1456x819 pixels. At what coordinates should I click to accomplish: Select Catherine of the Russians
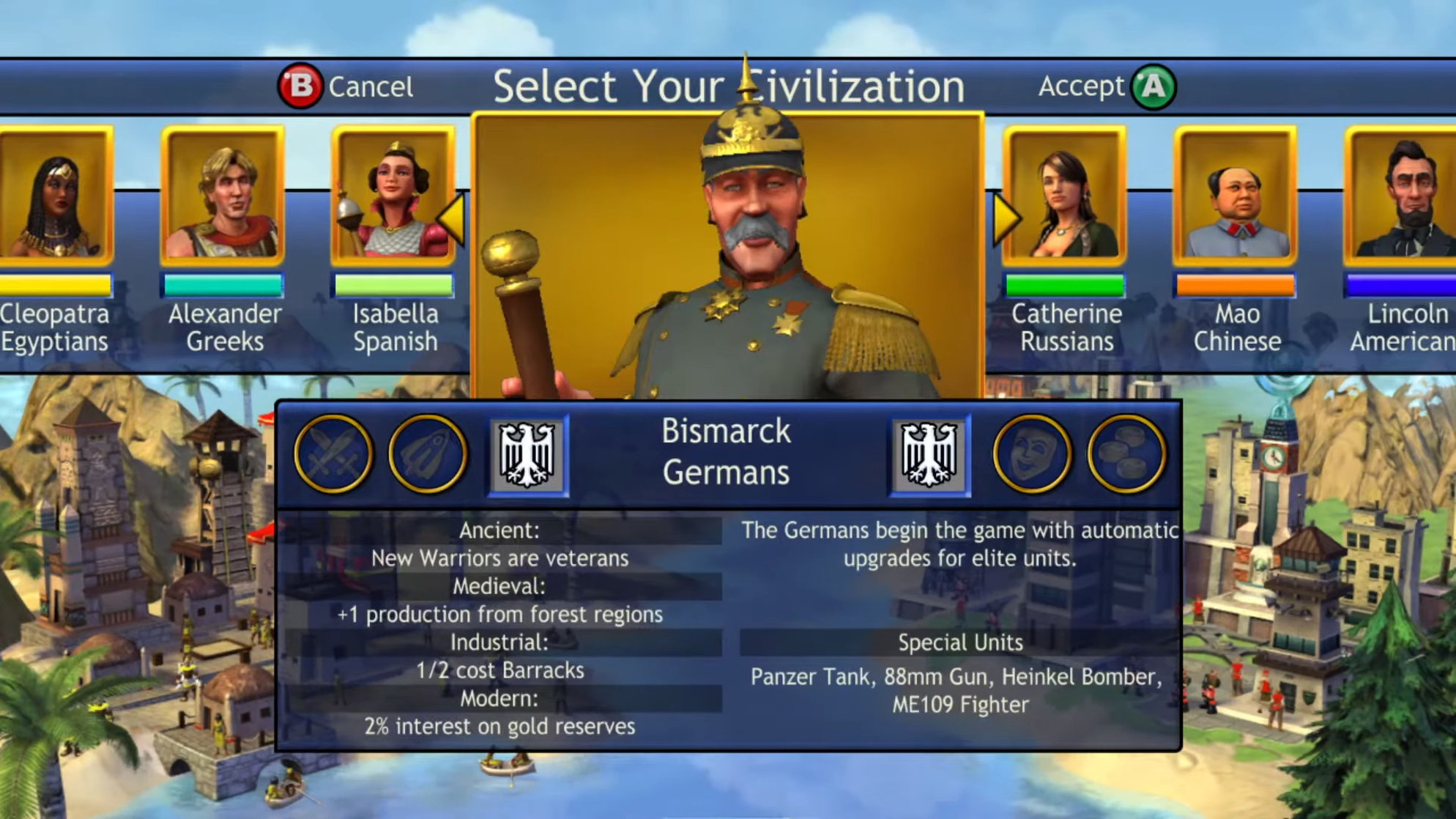click(1066, 198)
